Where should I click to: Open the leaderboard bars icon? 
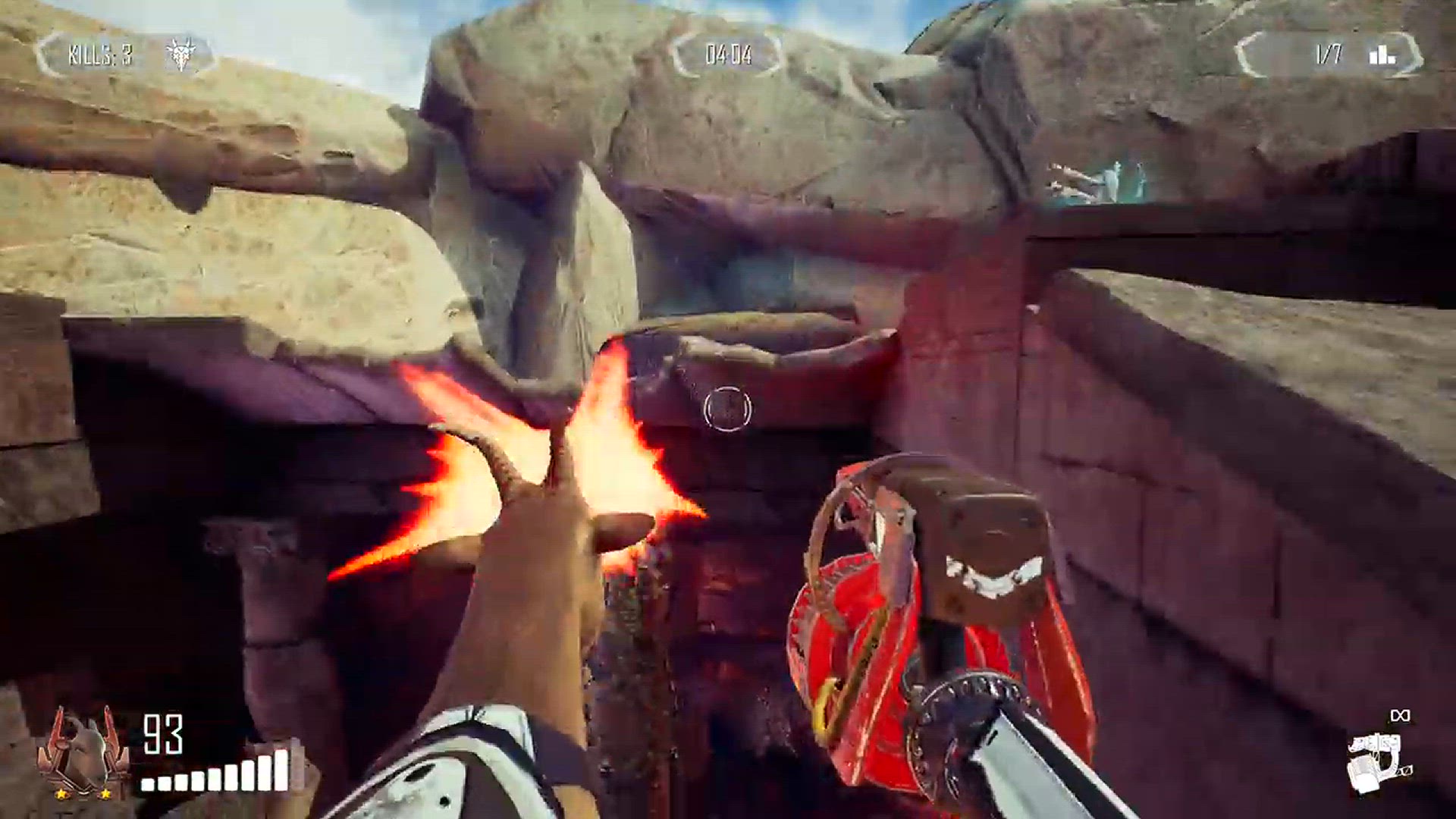coord(1382,54)
